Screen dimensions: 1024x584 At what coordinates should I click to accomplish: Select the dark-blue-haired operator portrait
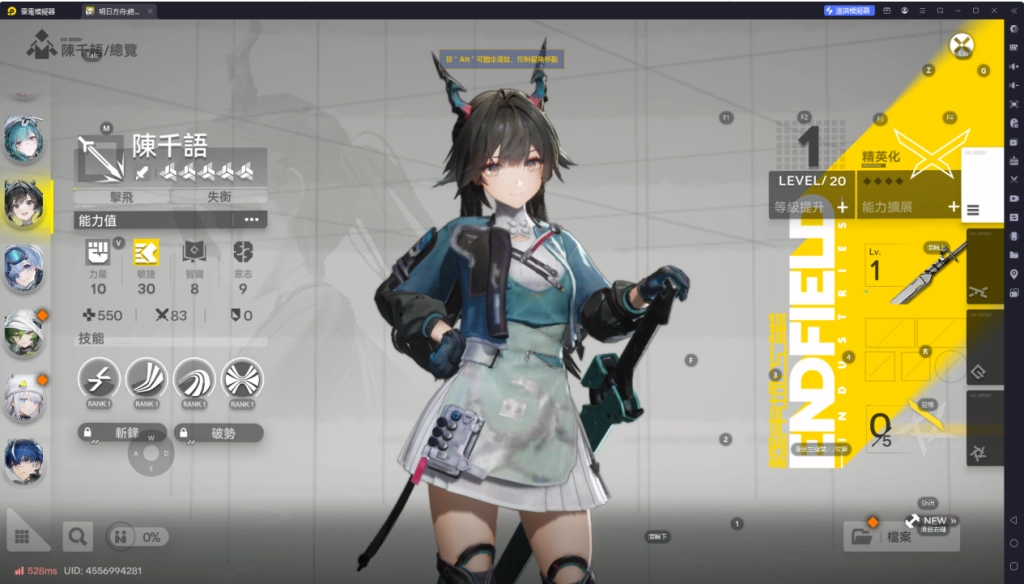point(23,461)
